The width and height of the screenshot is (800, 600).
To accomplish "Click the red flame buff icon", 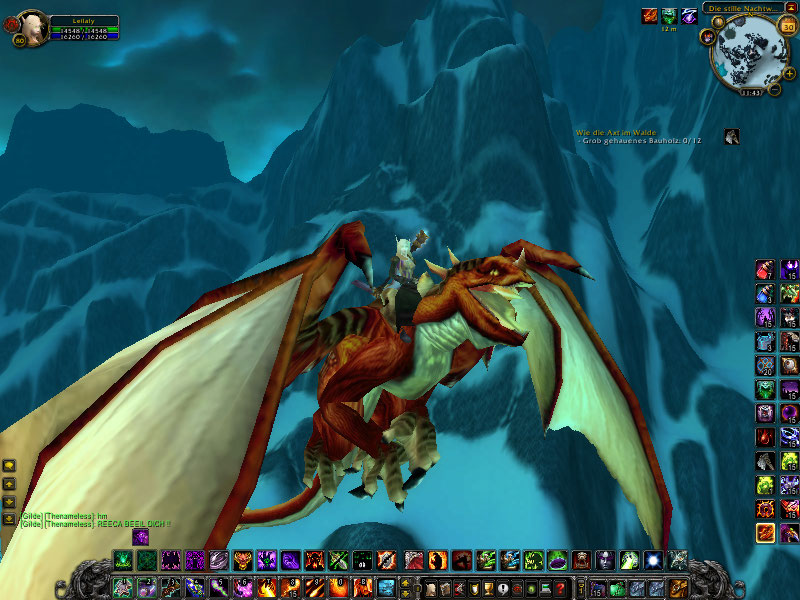I will tap(649, 16).
